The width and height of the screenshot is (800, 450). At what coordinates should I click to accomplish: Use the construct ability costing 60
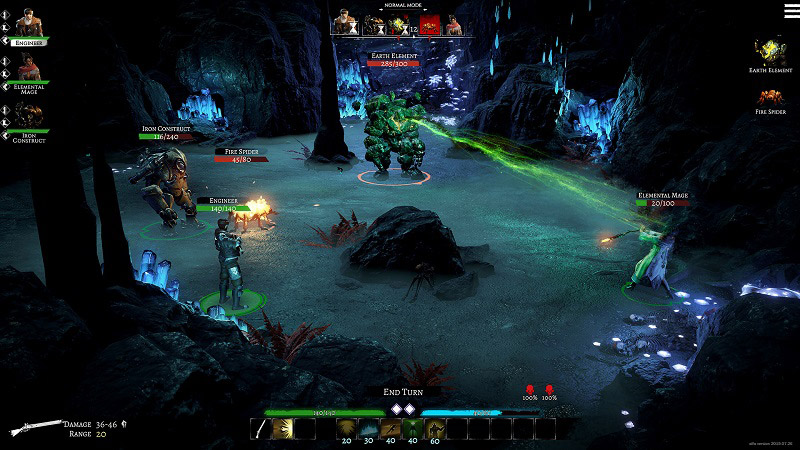pos(434,429)
